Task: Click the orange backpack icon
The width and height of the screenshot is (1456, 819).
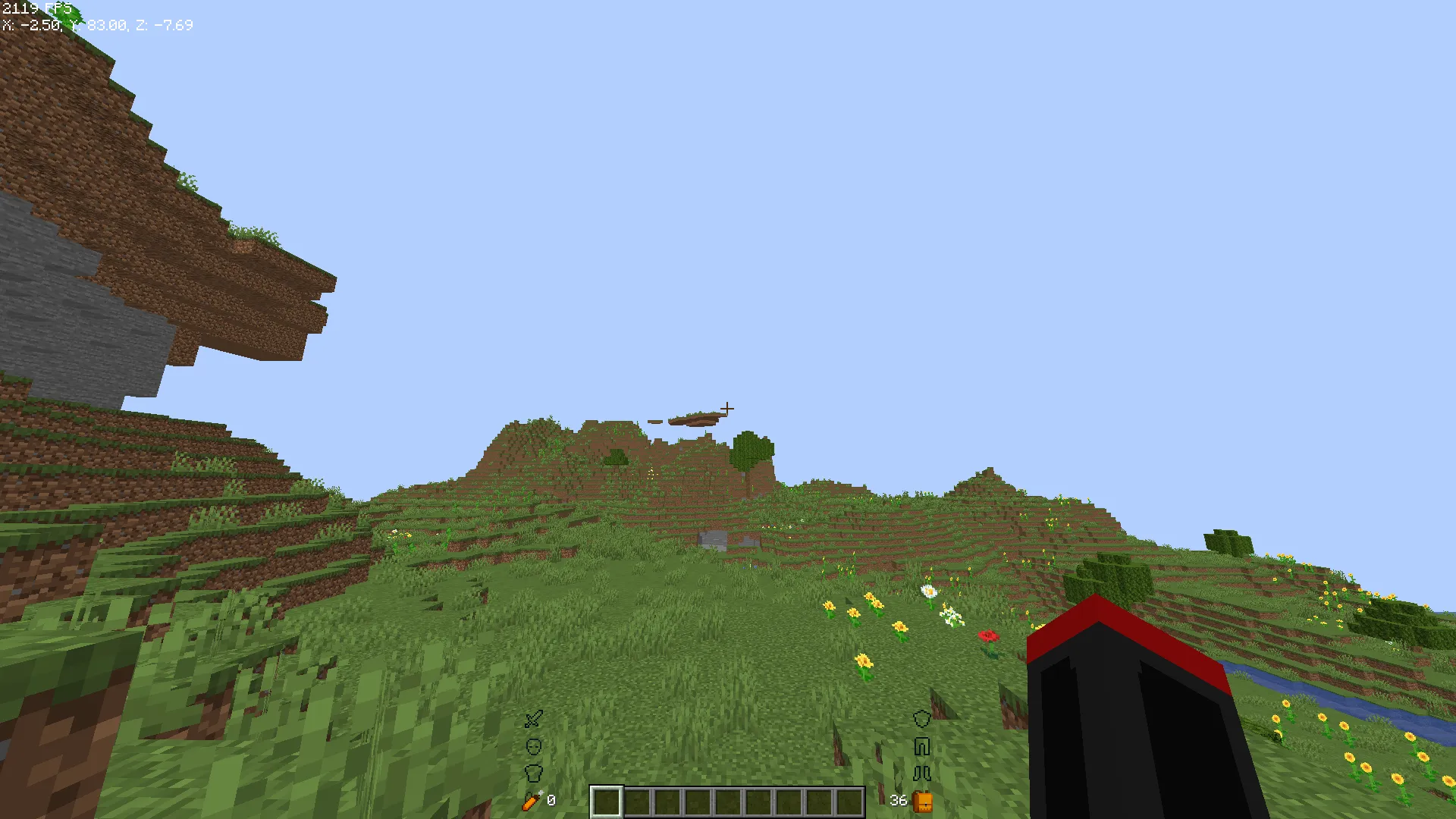Action: coord(924,801)
